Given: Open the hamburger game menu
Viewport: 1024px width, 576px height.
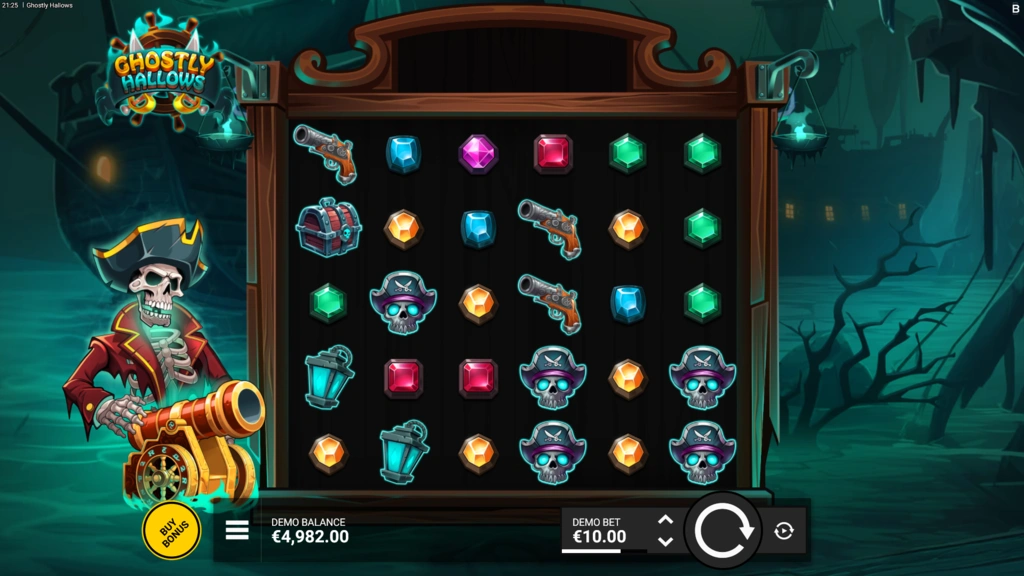Looking at the screenshot, I should coord(237,530).
